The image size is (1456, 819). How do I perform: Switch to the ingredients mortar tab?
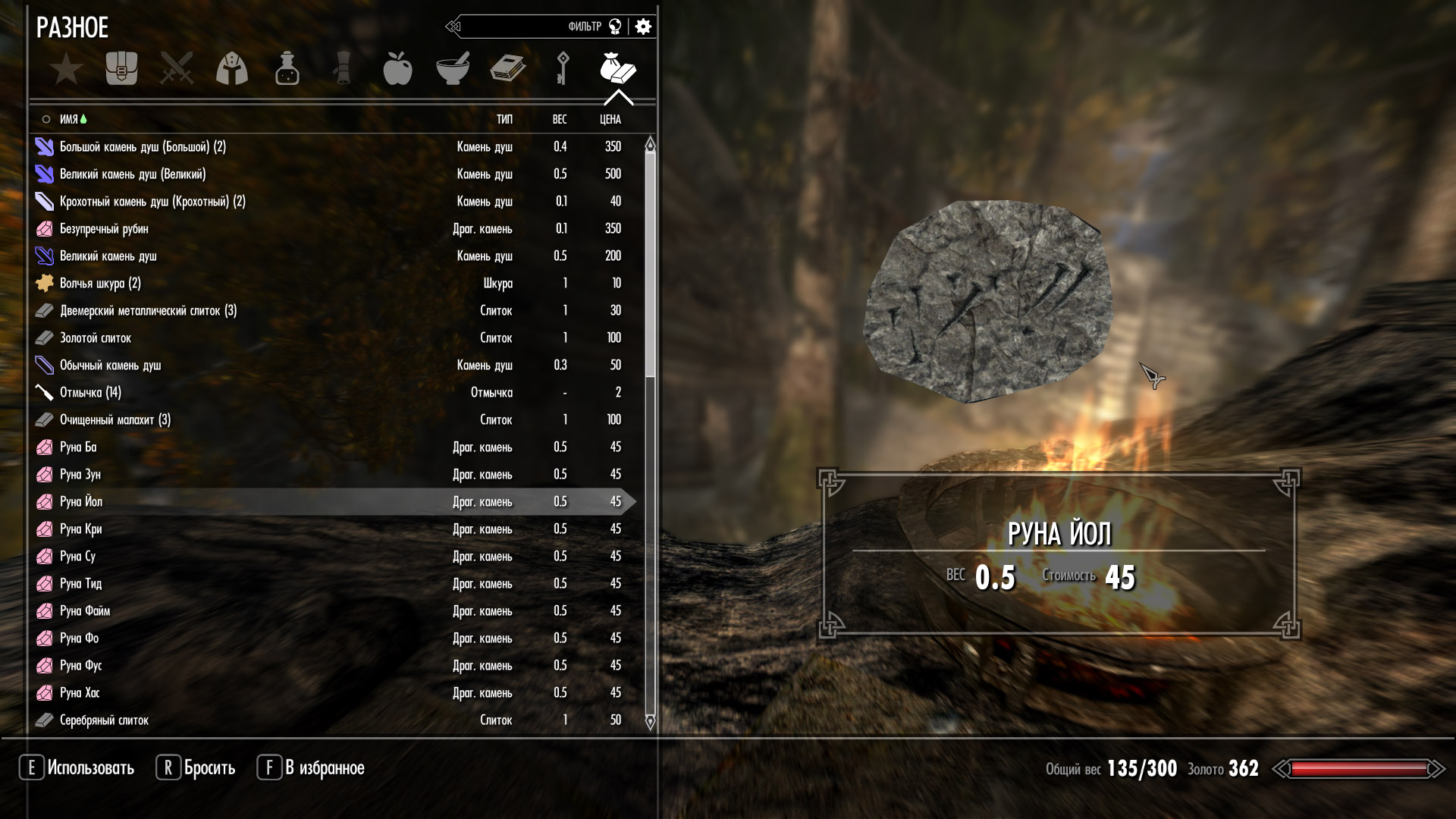453,69
